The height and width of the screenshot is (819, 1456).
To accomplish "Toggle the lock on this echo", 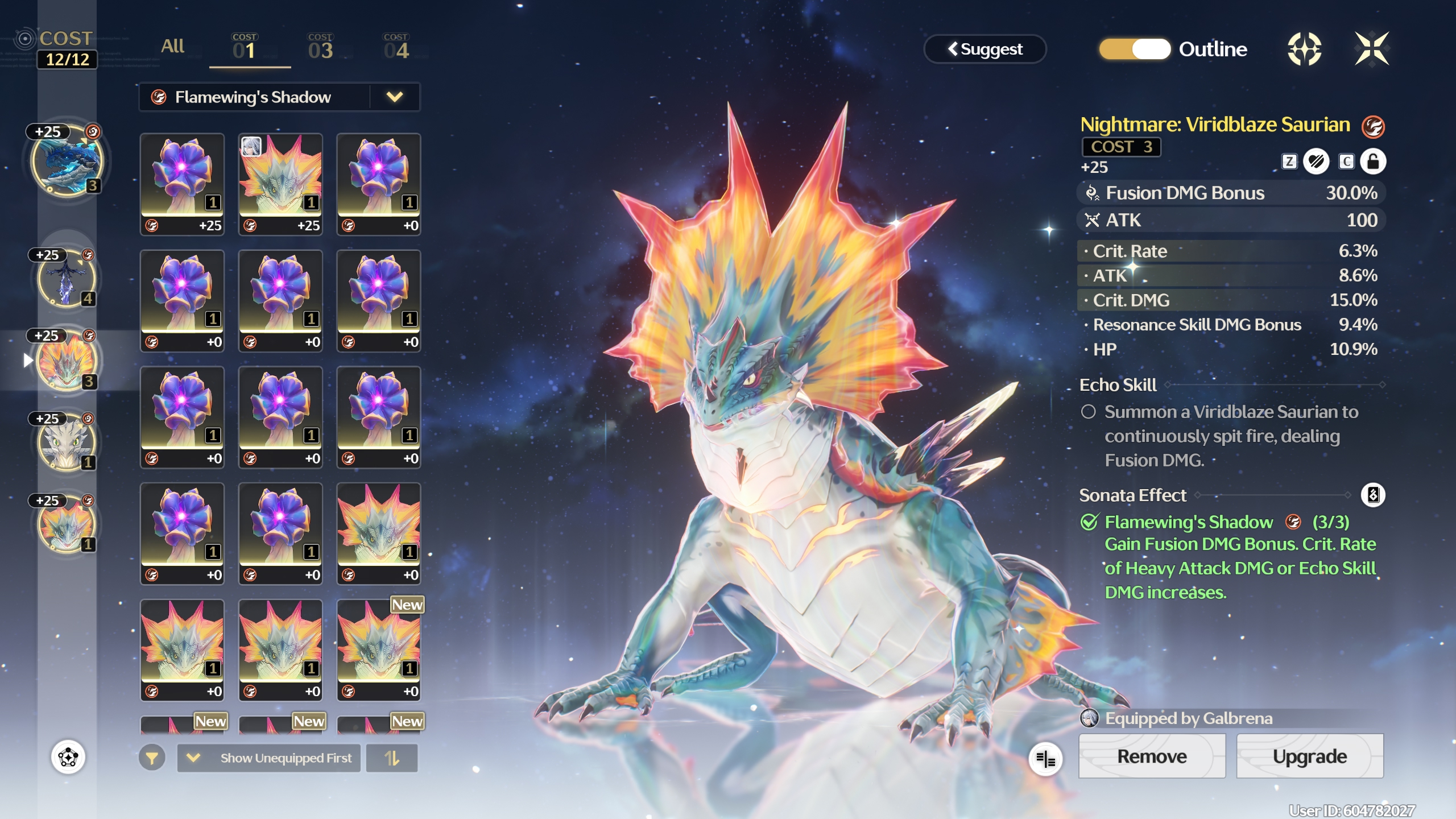I will [x=1372, y=162].
